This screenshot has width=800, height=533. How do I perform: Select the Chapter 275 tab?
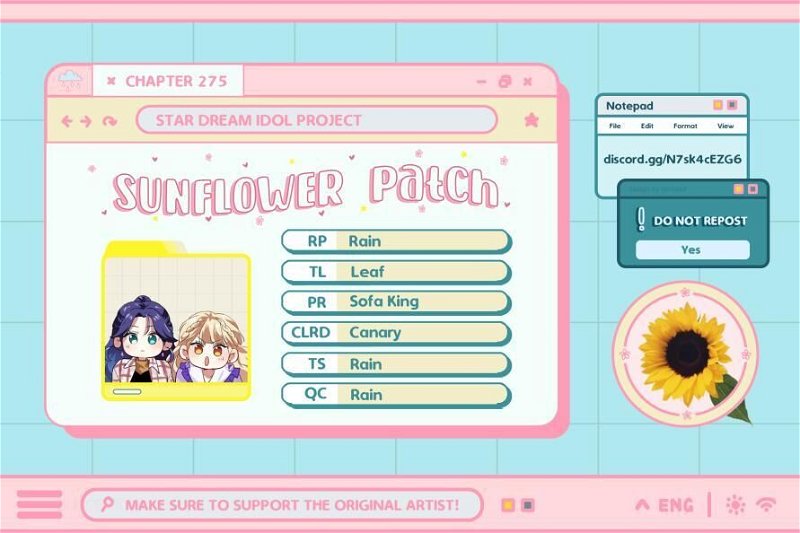click(x=175, y=81)
